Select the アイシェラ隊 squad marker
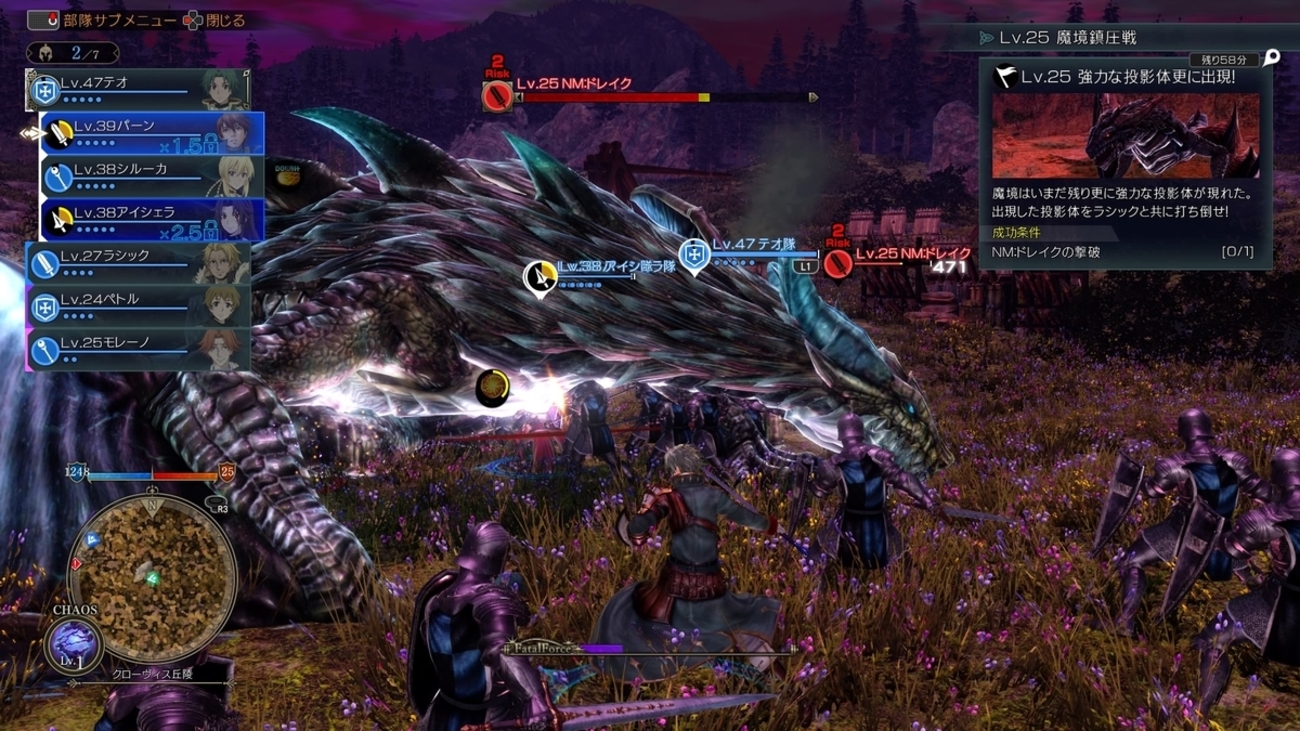The height and width of the screenshot is (731, 1300). tap(541, 275)
